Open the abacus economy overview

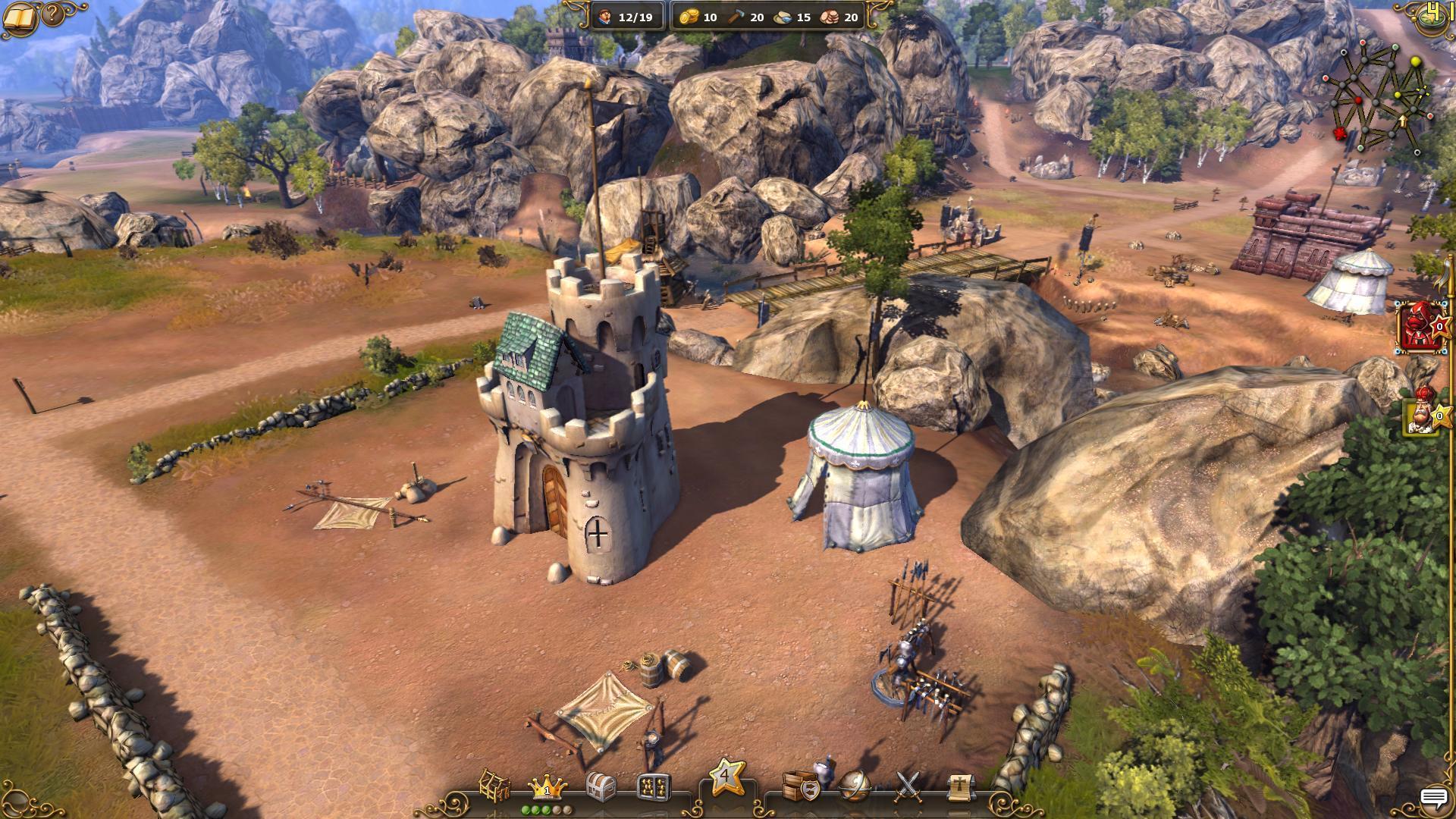(x=654, y=787)
